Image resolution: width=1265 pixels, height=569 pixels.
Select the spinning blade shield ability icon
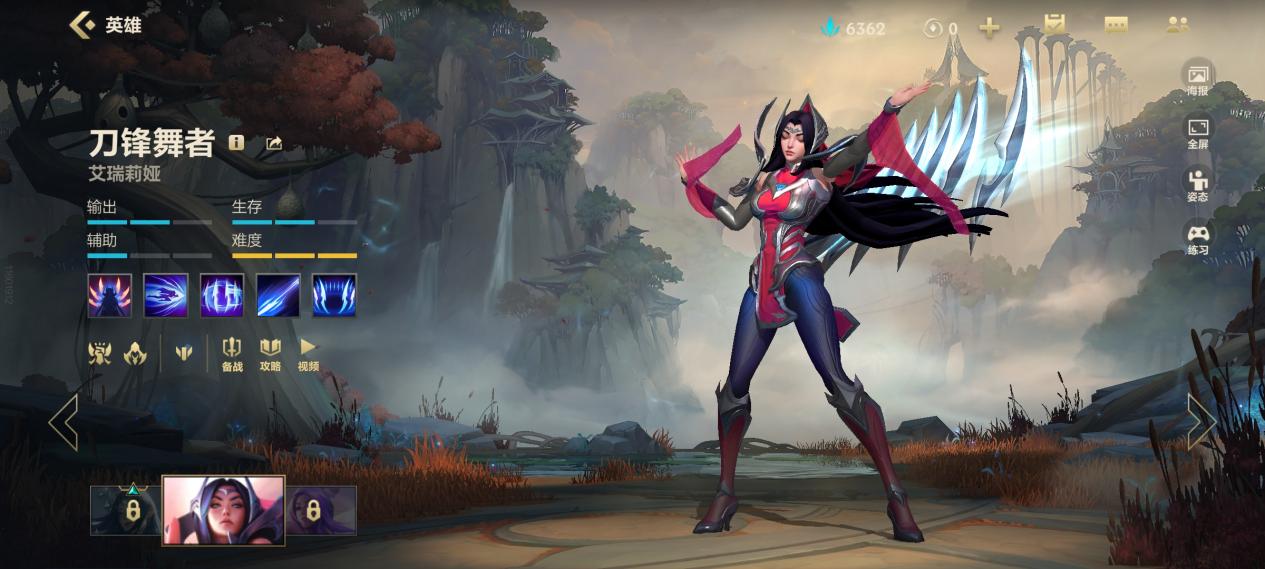click(222, 296)
